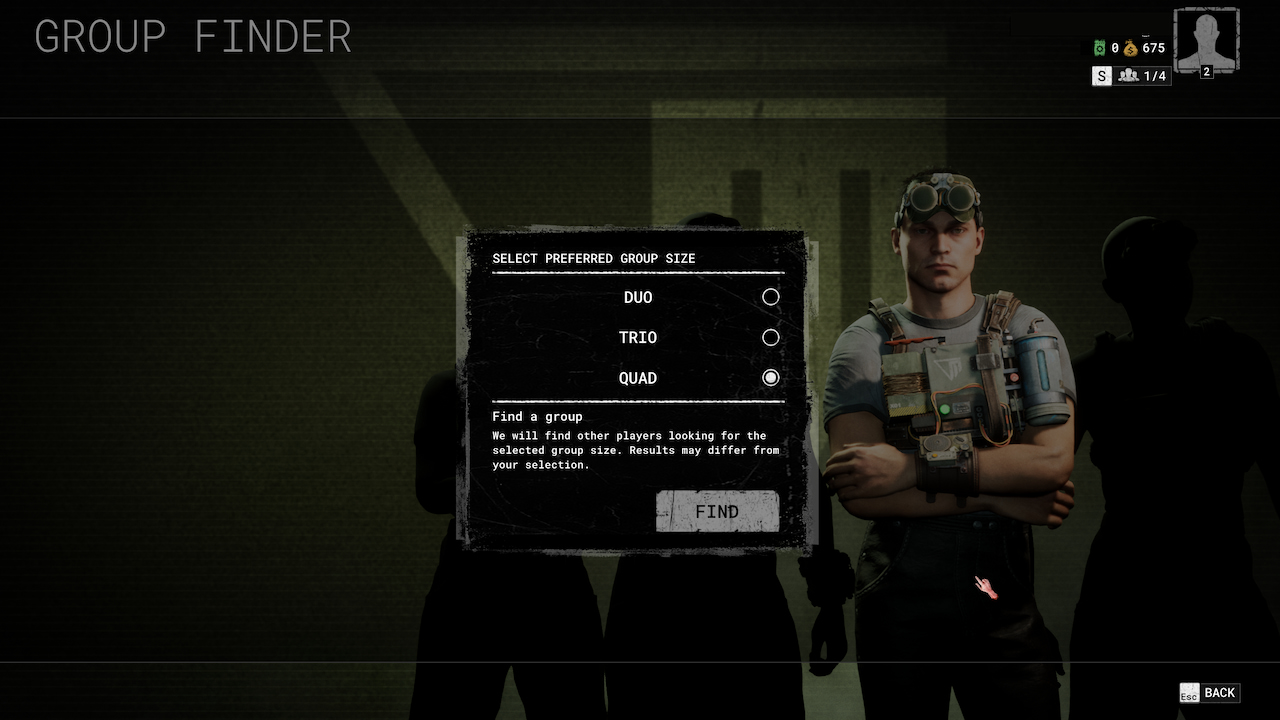Click BACK to exit the Group Finder
1280x720 pixels.
[x=1221, y=692]
